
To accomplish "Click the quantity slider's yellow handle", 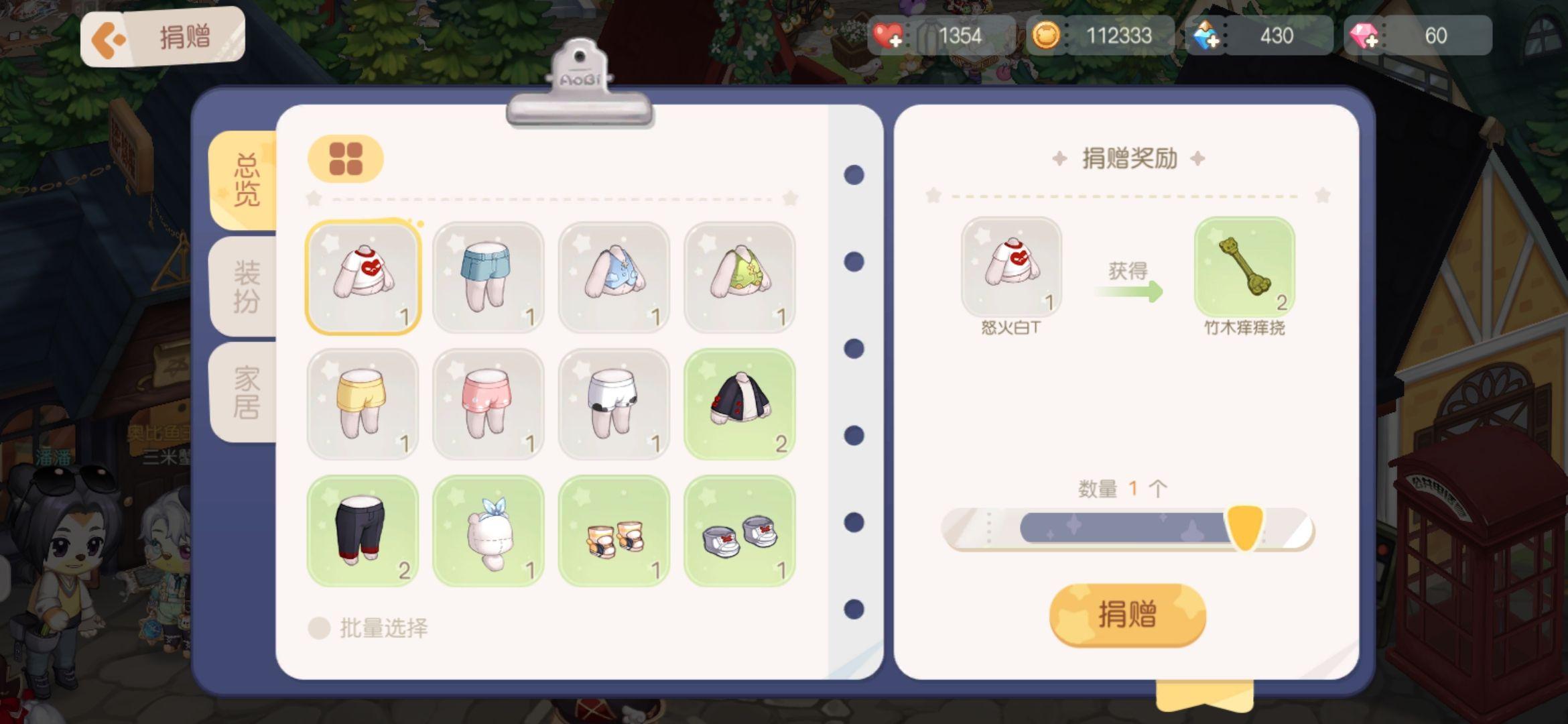I will [1244, 528].
